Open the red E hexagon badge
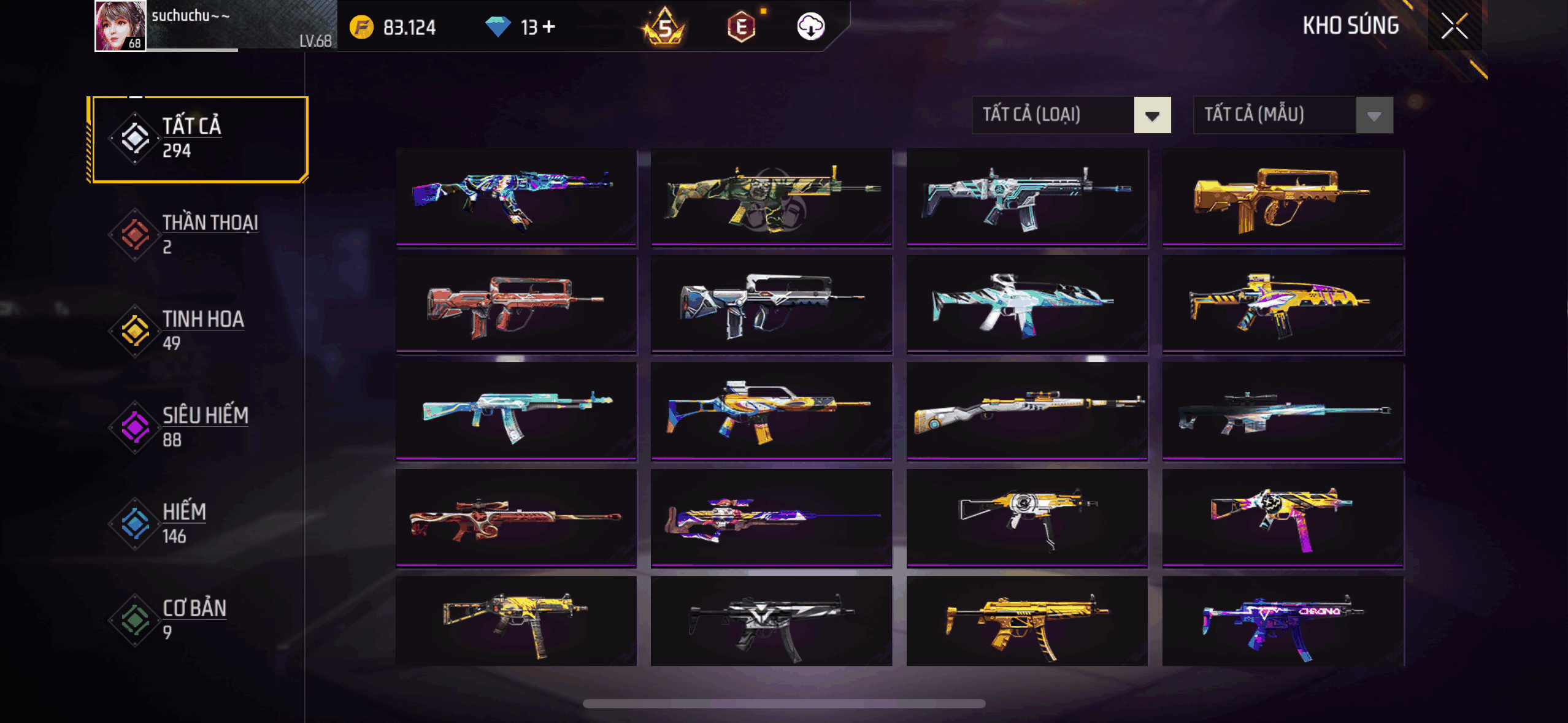 pyautogui.click(x=741, y=27)
